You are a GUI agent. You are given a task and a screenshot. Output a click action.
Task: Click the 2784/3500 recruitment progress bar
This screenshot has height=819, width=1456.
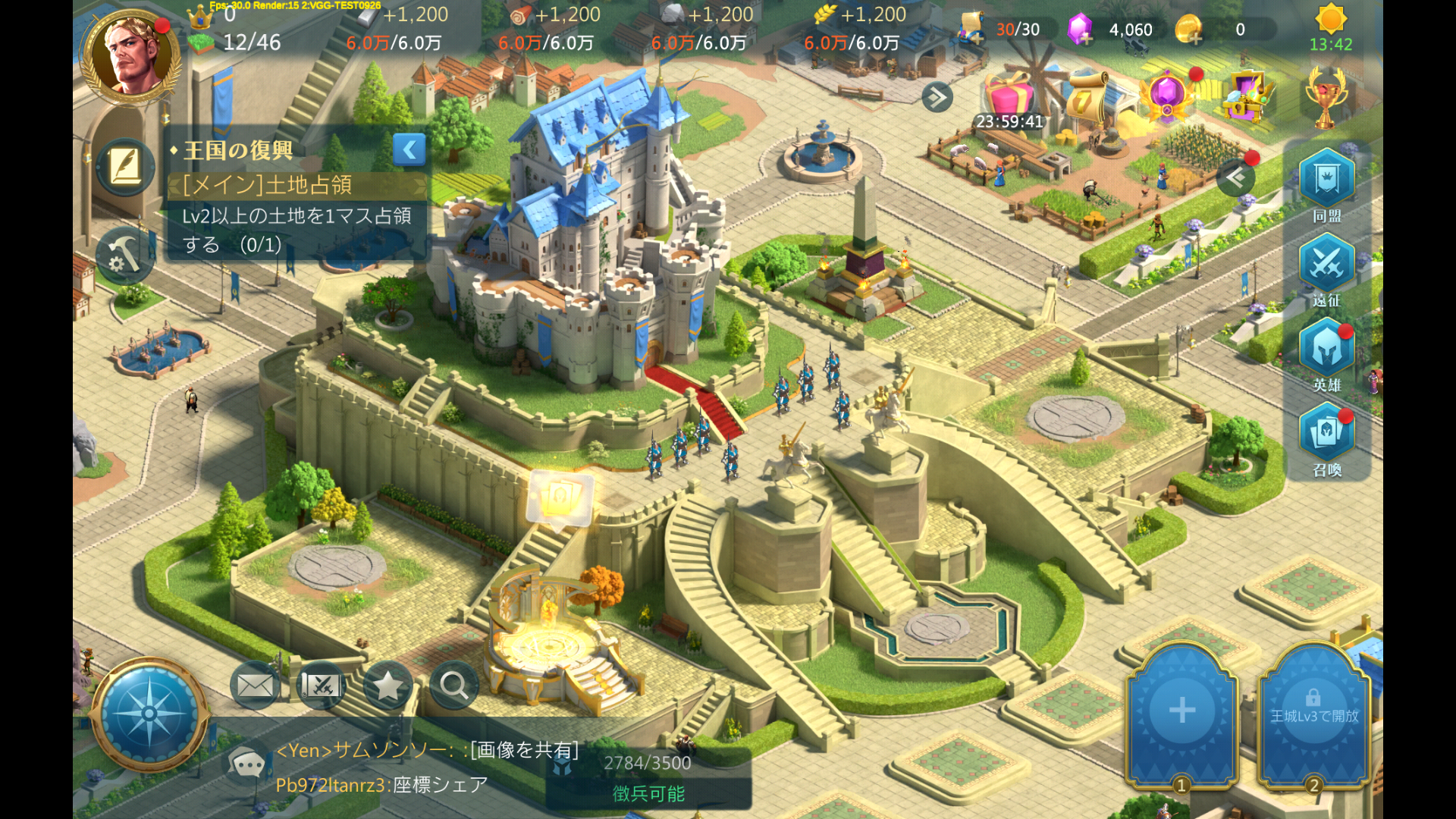tap(648, 763)
